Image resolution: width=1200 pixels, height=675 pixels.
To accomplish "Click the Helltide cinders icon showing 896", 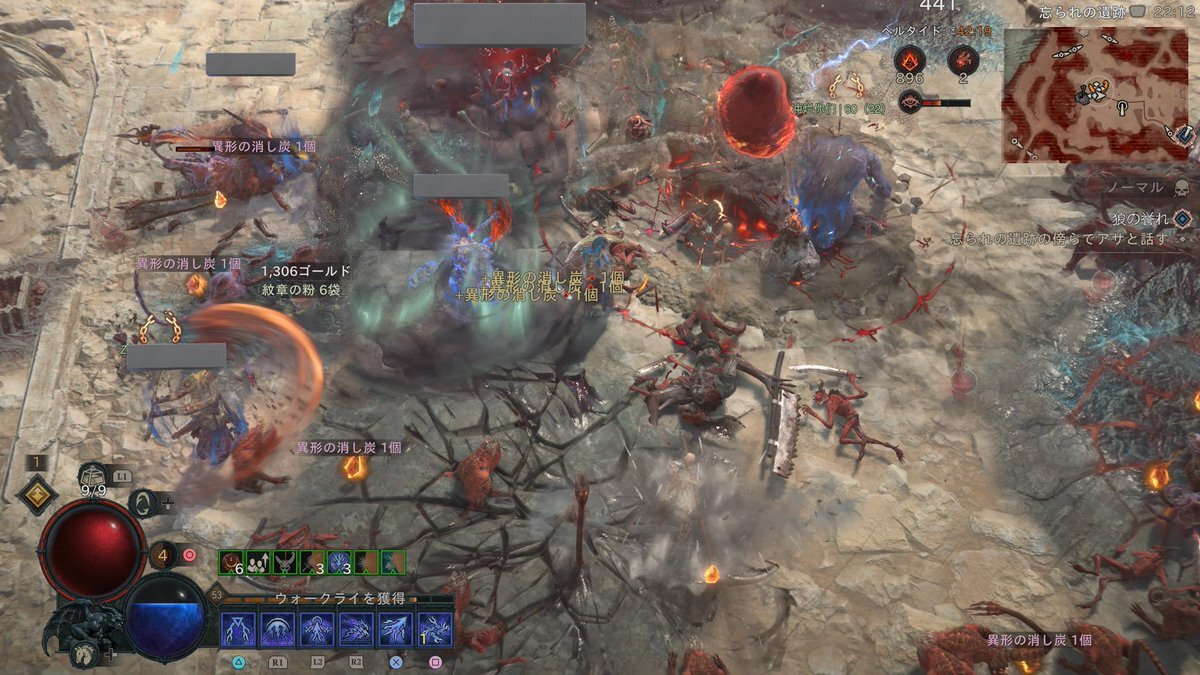I will click(x=910, y=60).
